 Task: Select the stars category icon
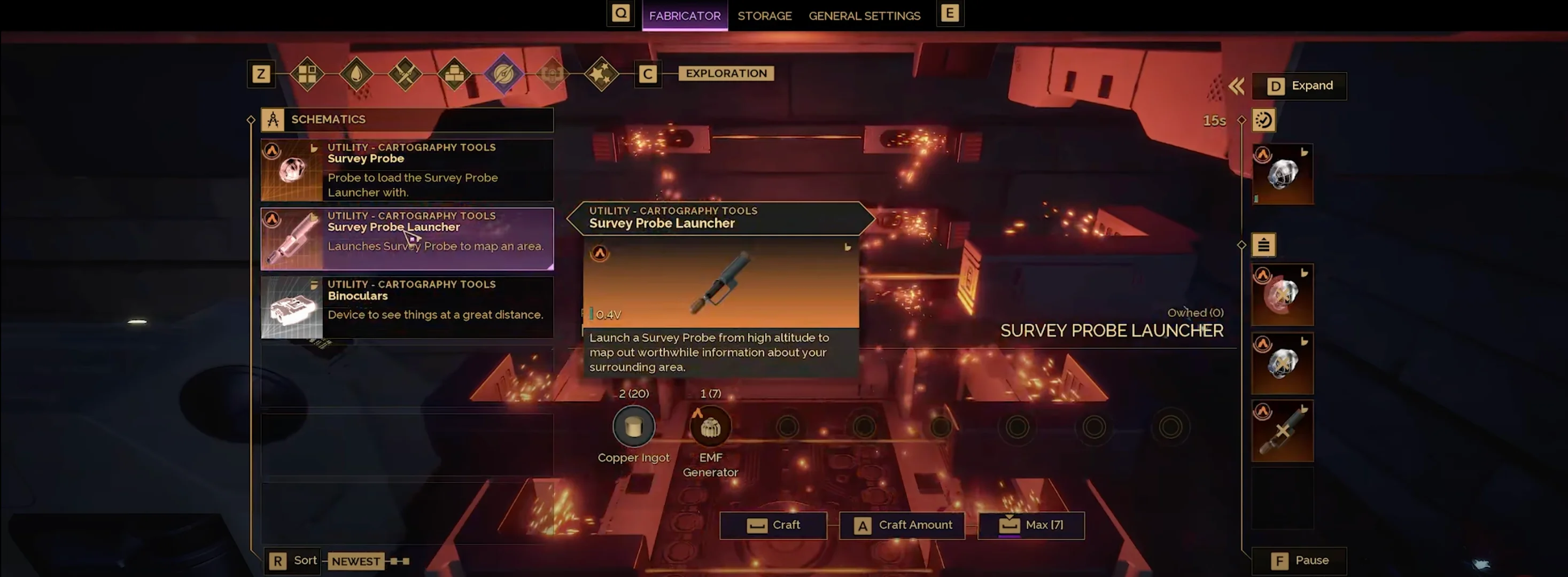click(x=601, y=74)
